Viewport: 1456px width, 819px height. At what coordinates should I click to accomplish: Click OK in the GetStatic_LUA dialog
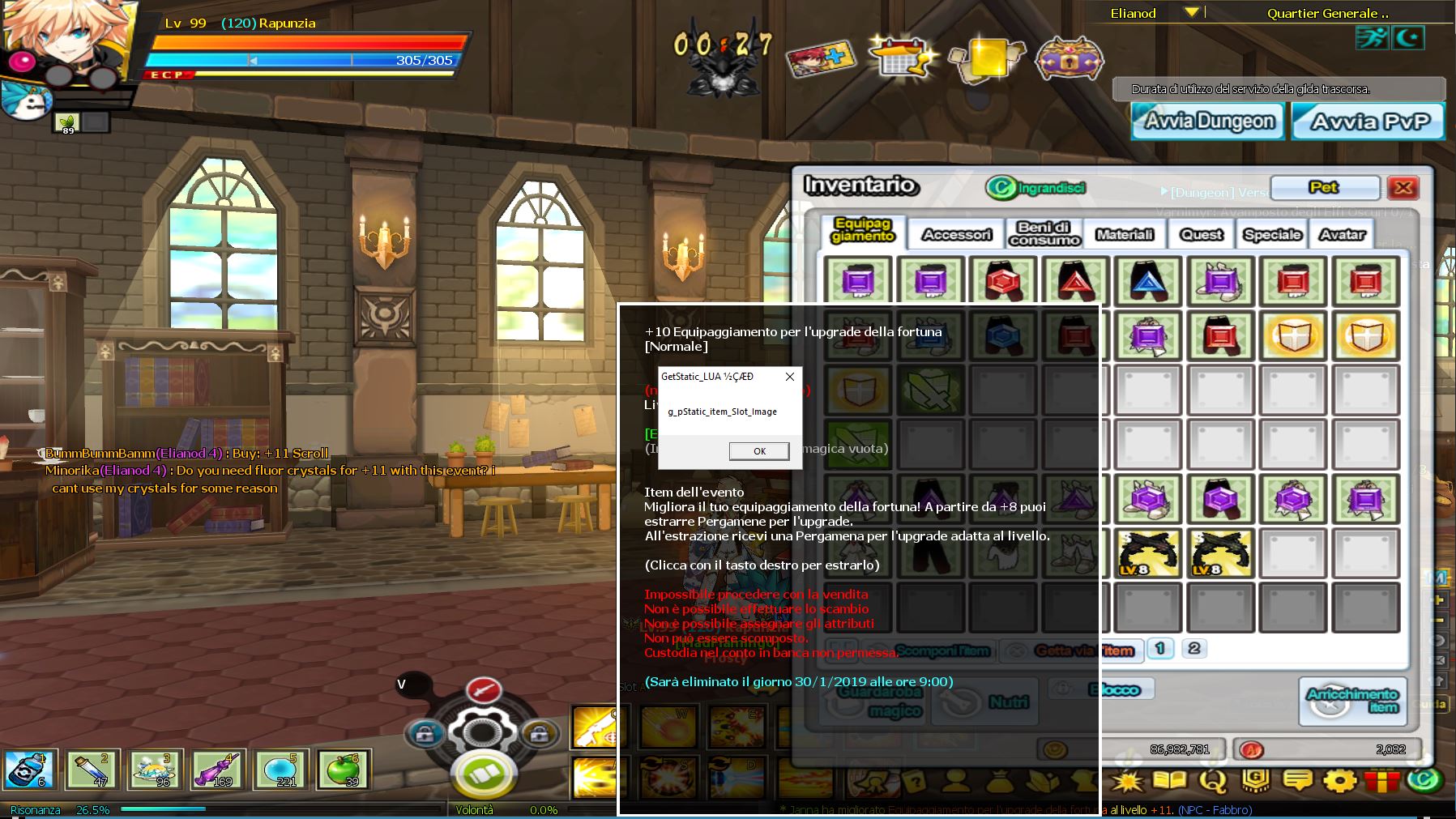759,451
